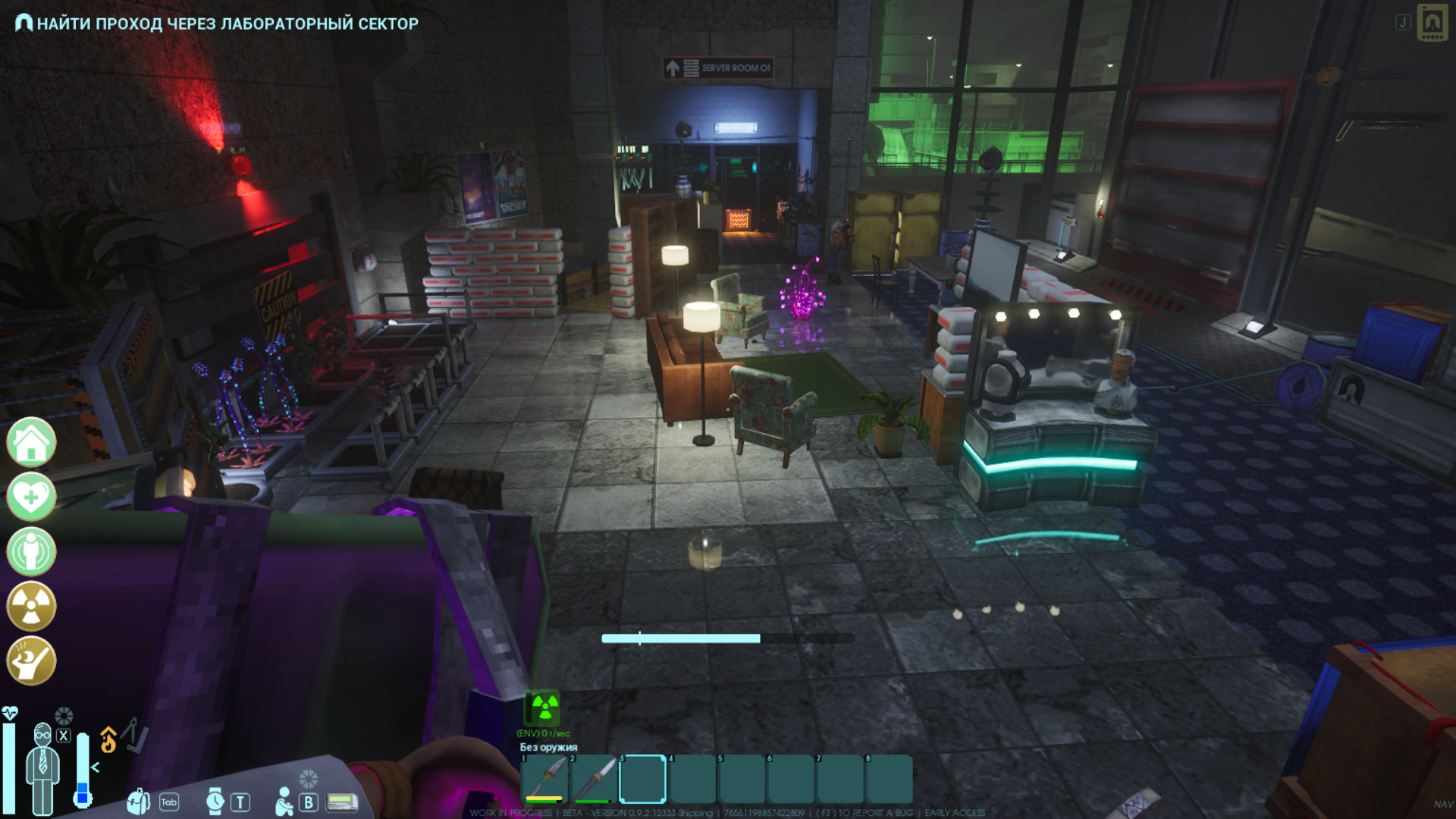Viewport: 1456px width, 819px height.
Task: Click the compass and ruler build icon
Action: point(134,734)
